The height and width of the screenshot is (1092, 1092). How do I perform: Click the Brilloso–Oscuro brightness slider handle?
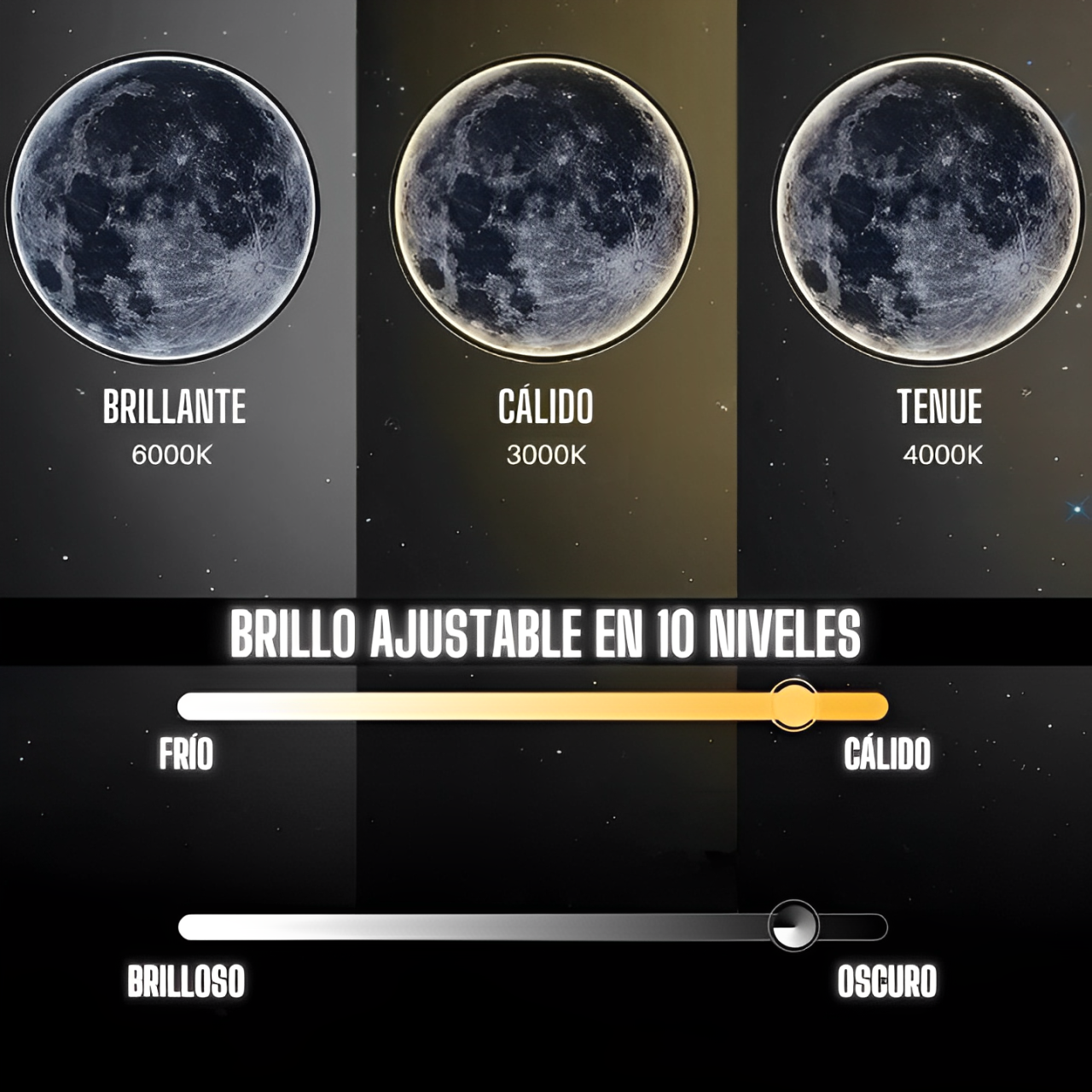(793, 926)
